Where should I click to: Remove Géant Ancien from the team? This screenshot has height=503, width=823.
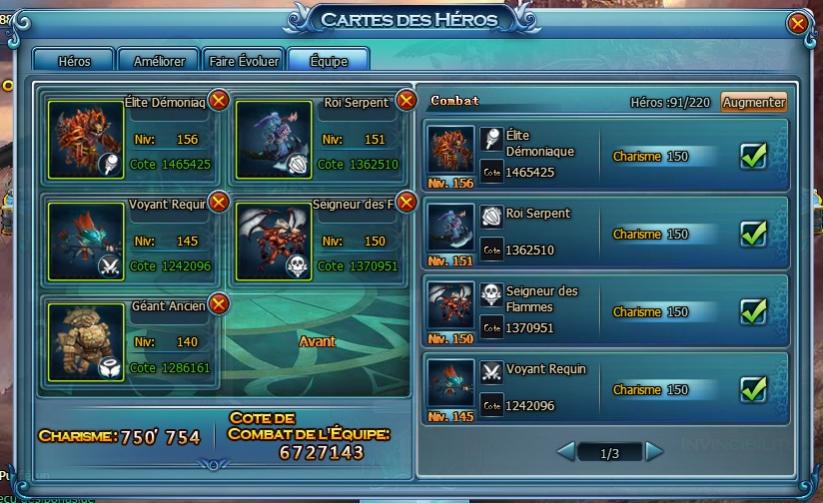click(x=219, y=304)
